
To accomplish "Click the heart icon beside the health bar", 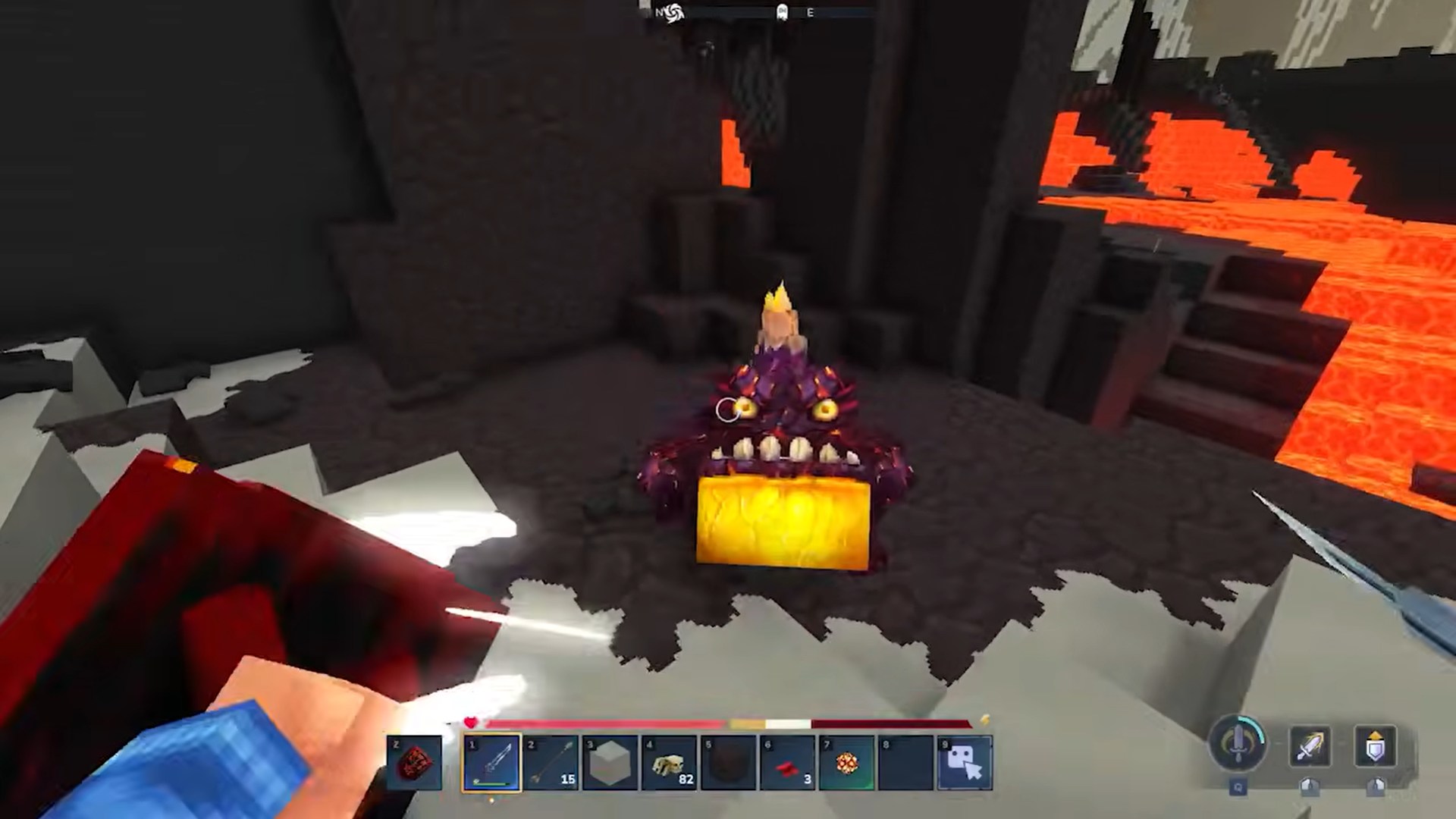I will (471, 723).
